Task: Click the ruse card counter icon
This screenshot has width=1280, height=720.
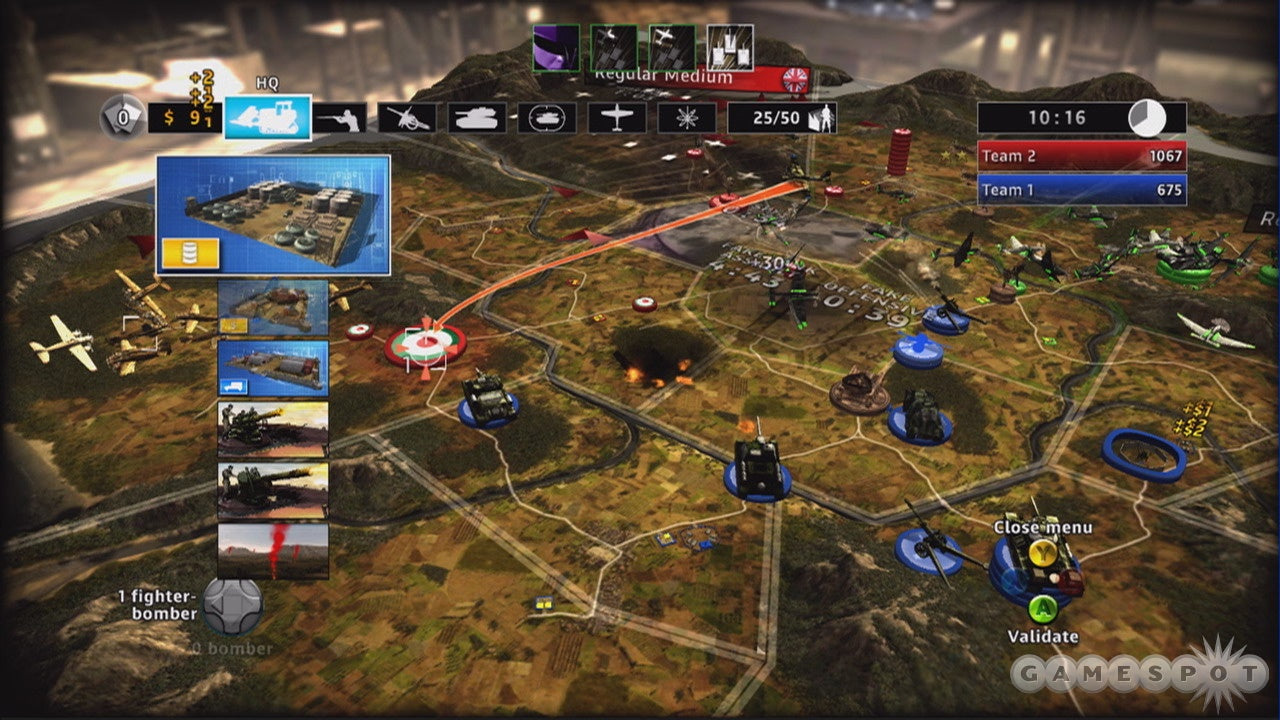Action: [121, 118]
